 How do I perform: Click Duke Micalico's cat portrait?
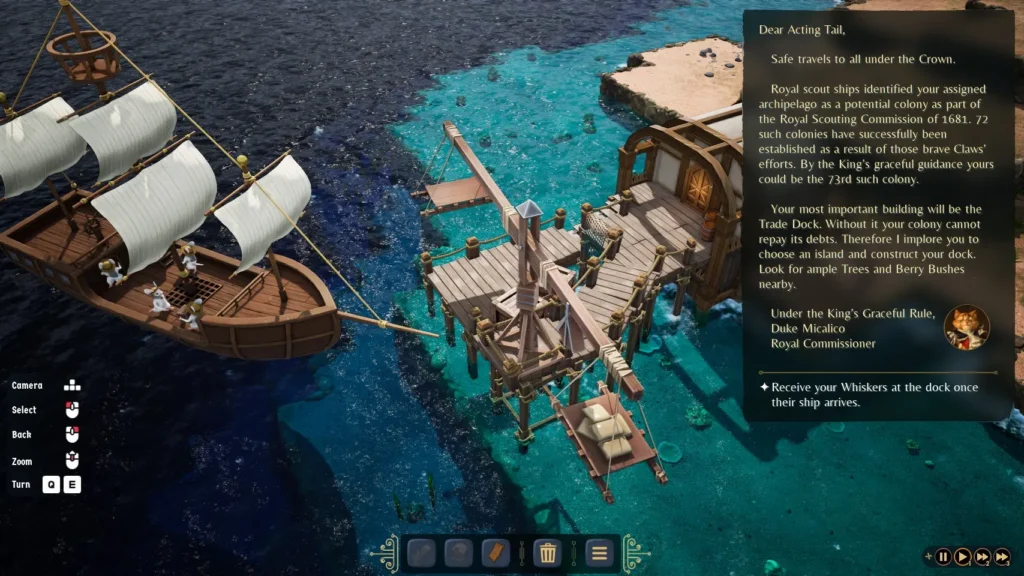(x=966, y=327)
